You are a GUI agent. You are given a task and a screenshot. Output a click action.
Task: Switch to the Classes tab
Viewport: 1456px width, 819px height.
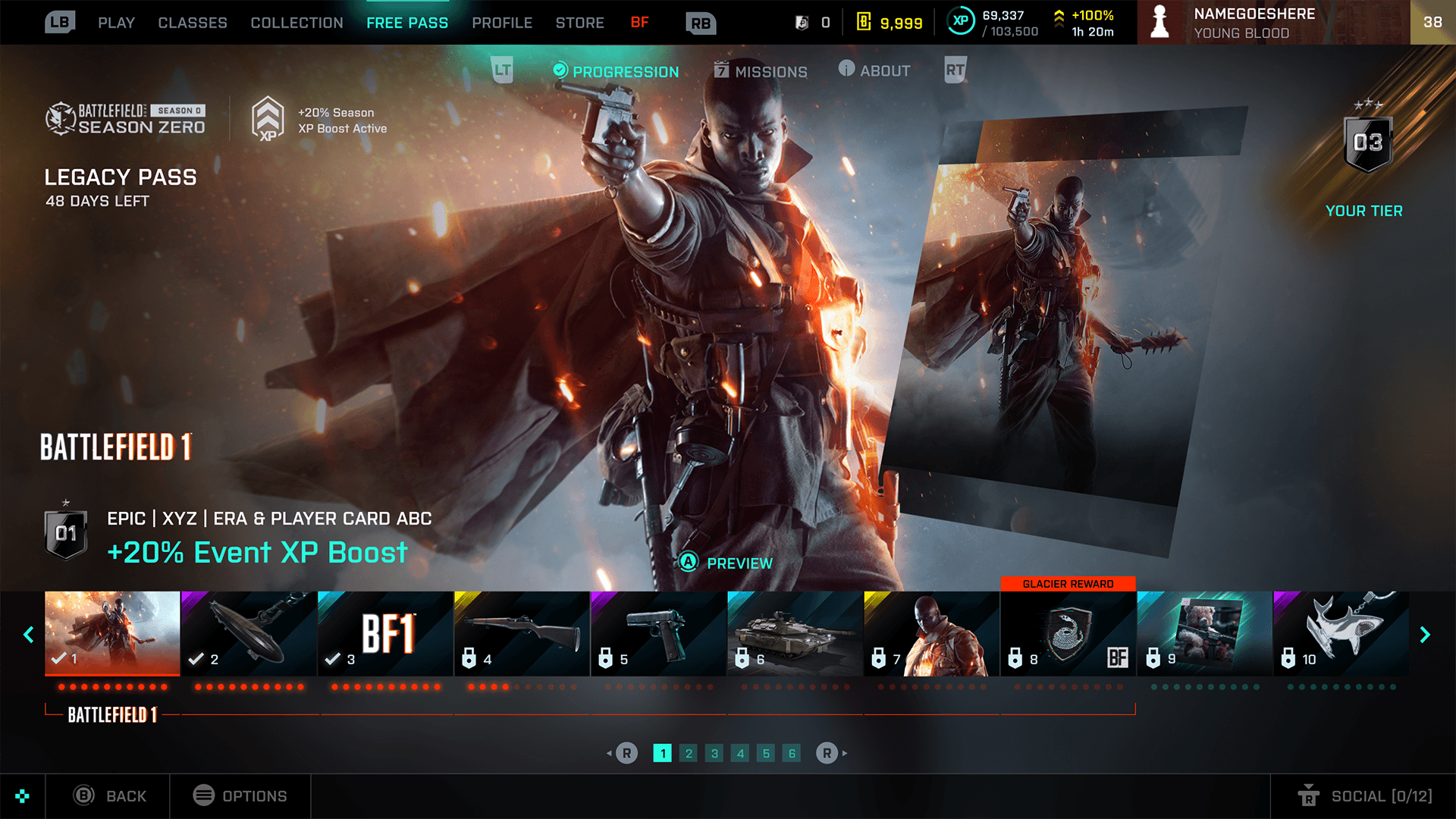(193, 23)
